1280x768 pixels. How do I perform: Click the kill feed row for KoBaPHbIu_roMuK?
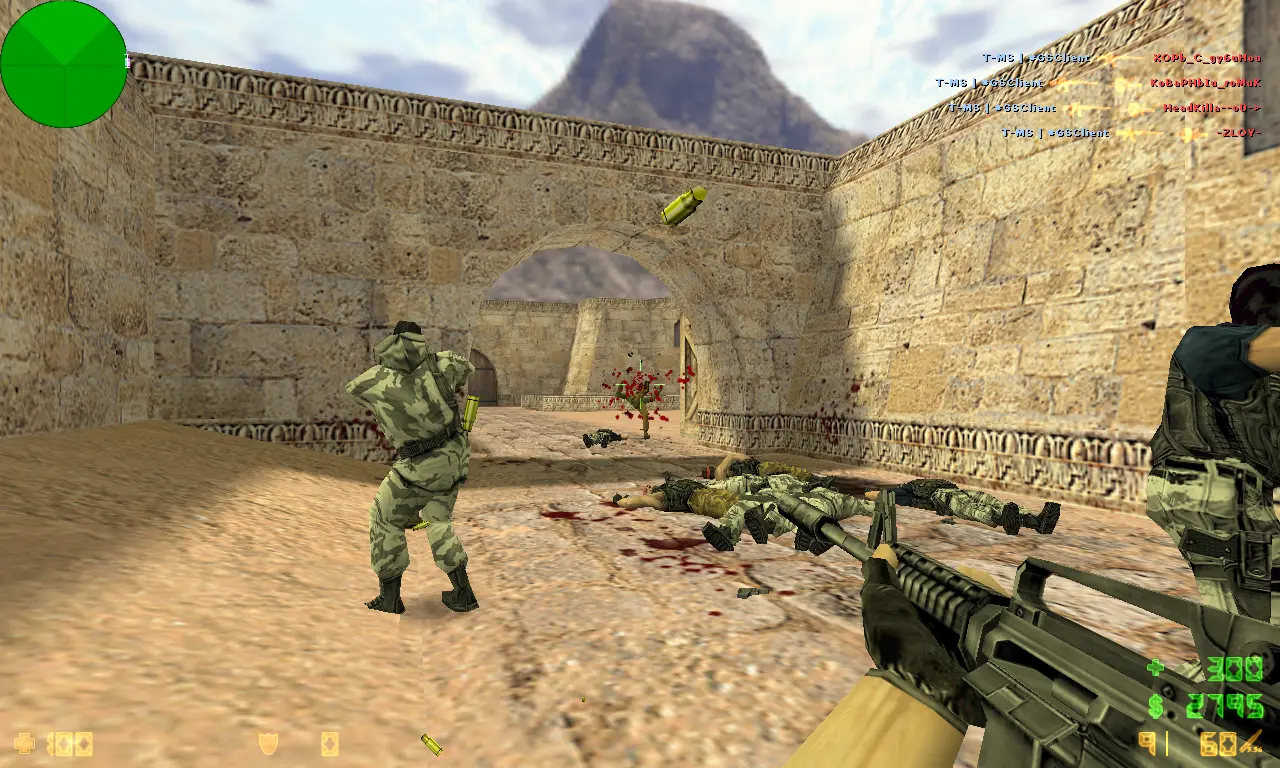[1098, 83]
